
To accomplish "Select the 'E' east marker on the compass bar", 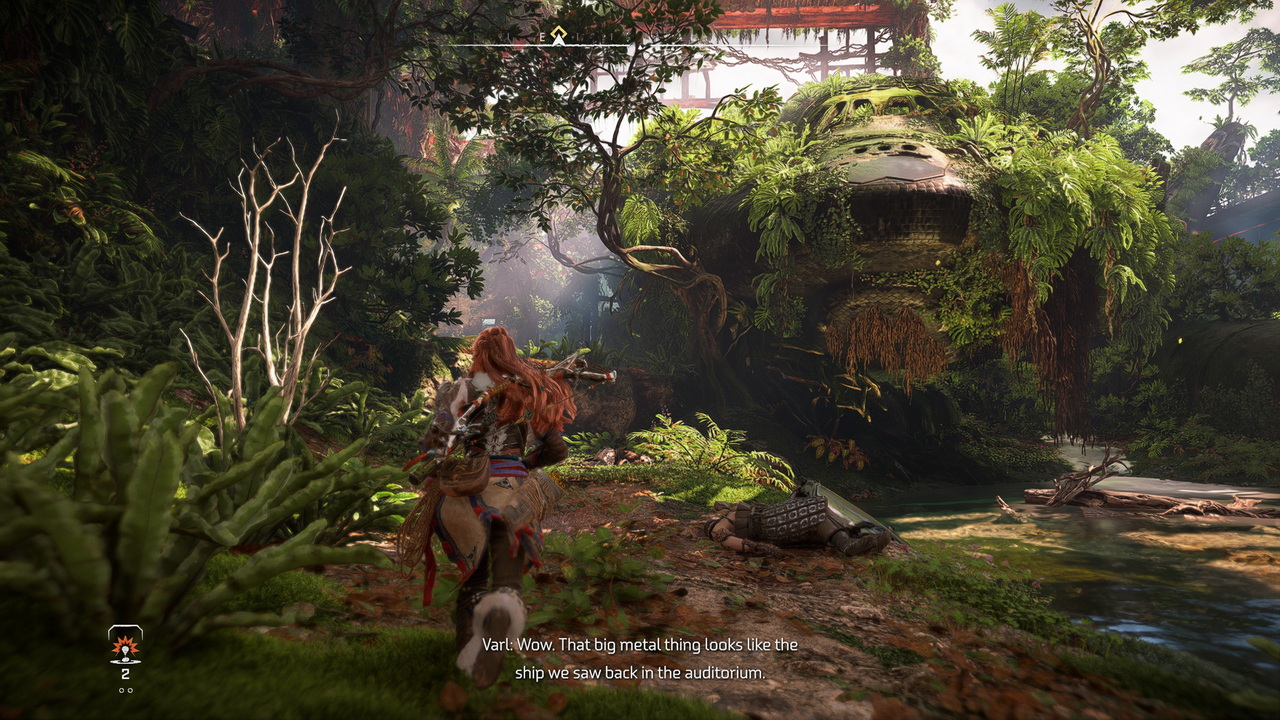I will click(542, 36).
